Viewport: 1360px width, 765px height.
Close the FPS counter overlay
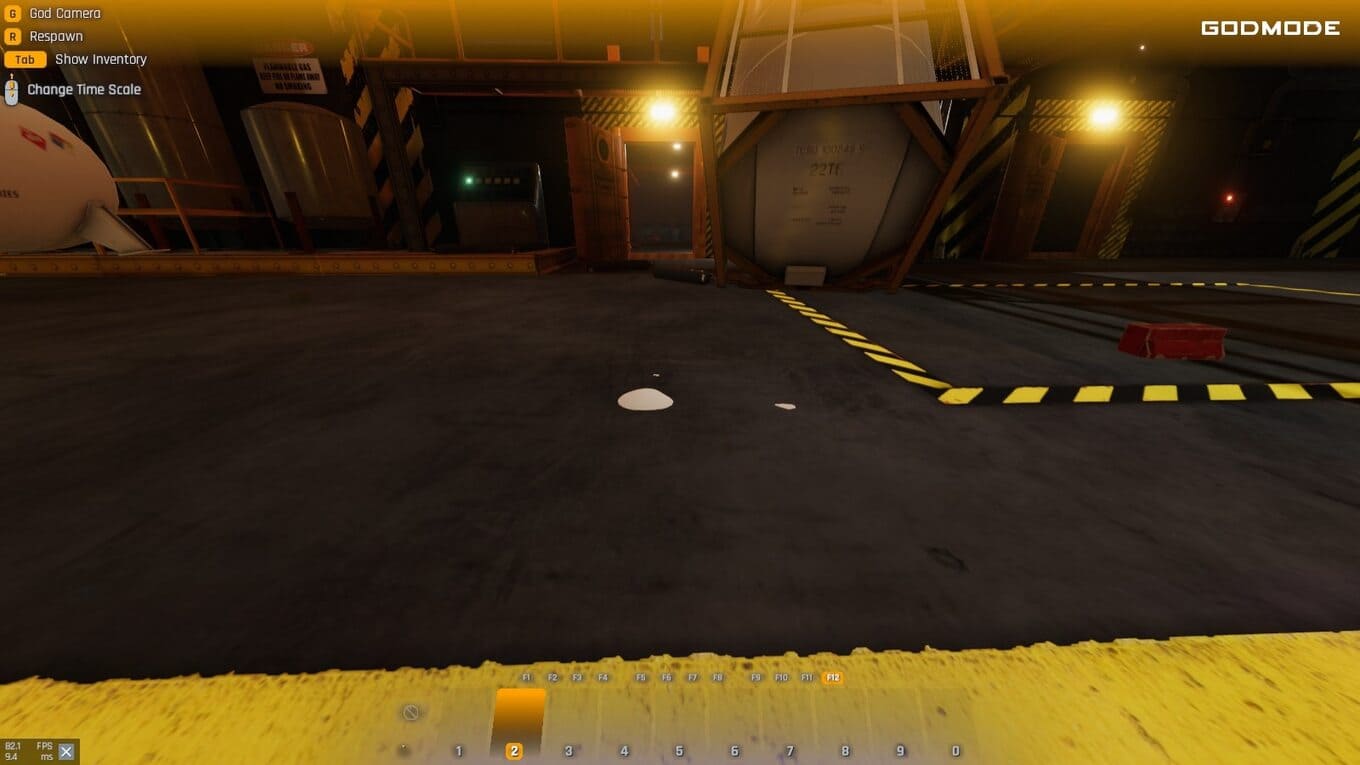66,752
